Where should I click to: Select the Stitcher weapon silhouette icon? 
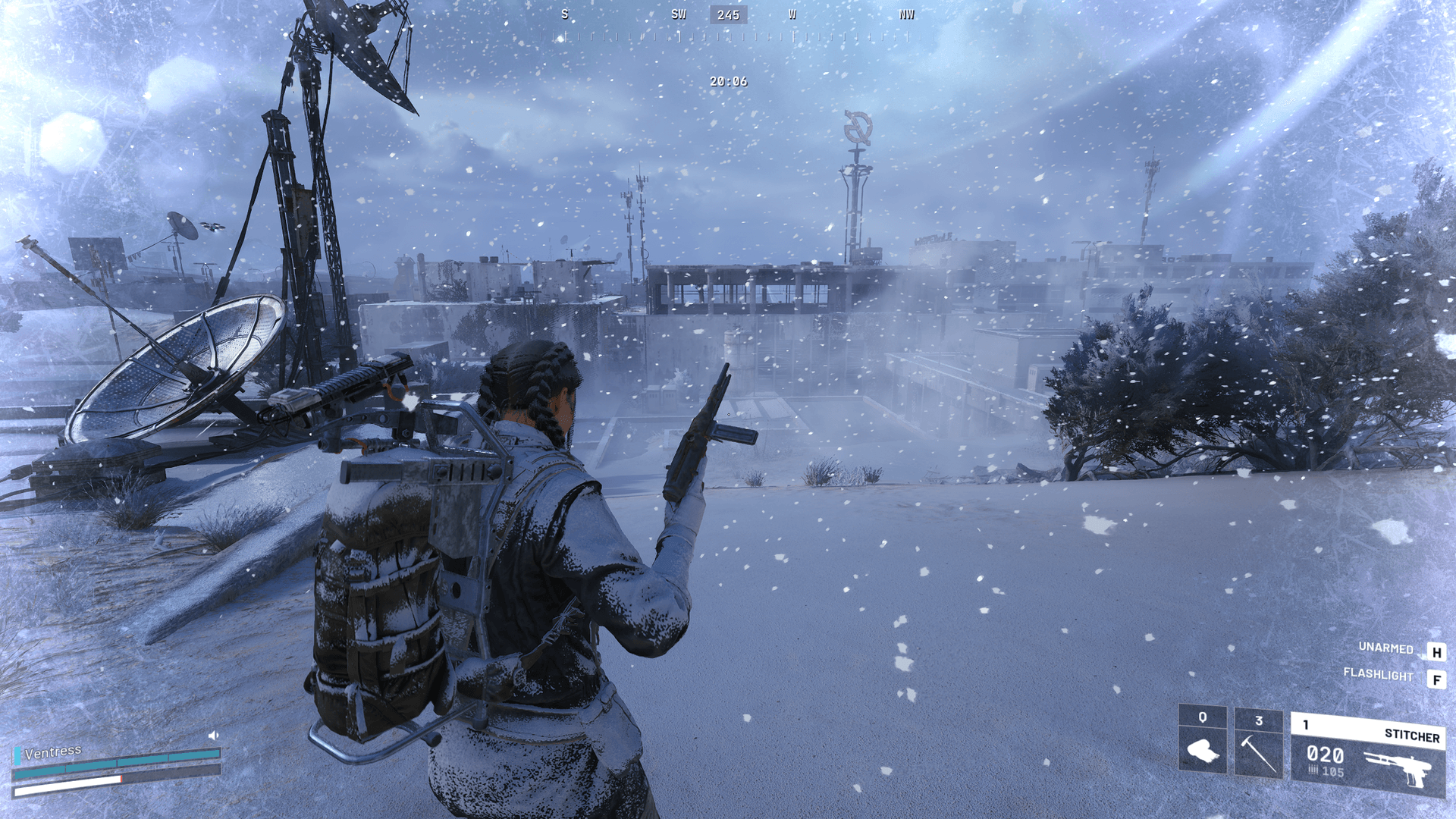pyautogui.click(x=1401, y=766)
